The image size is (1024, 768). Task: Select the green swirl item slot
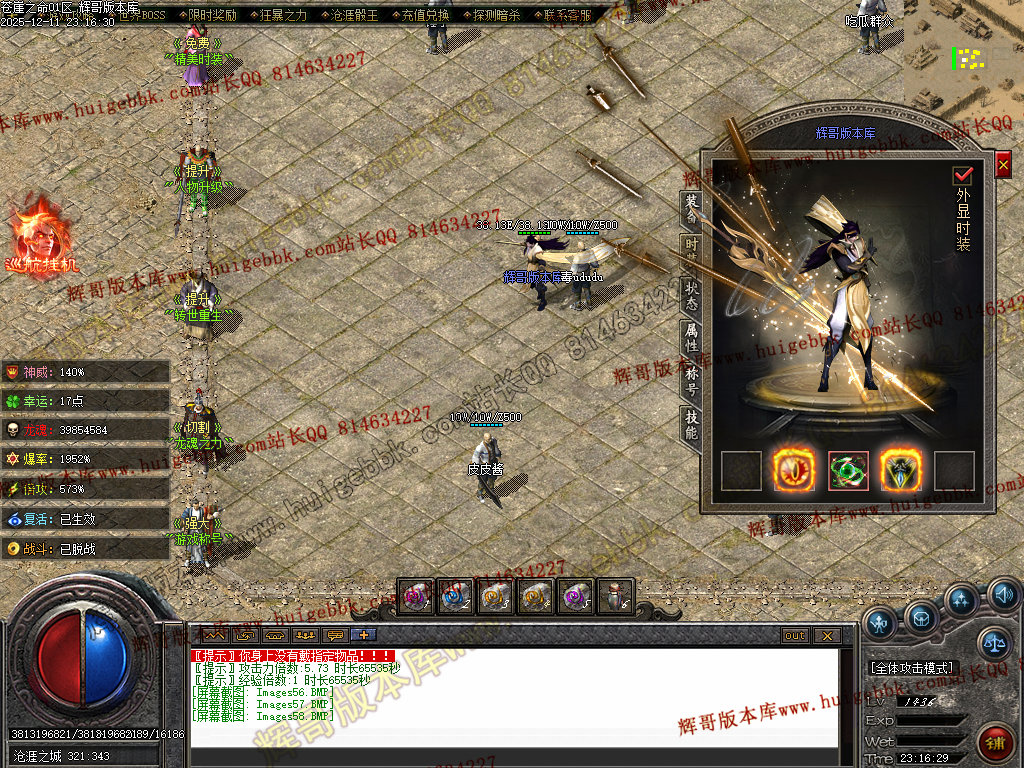tap(848, 471)
